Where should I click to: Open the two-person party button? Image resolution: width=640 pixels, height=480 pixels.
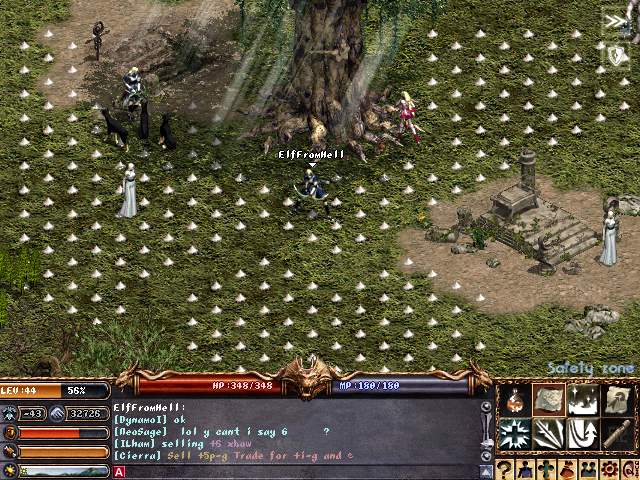(586, 469)
